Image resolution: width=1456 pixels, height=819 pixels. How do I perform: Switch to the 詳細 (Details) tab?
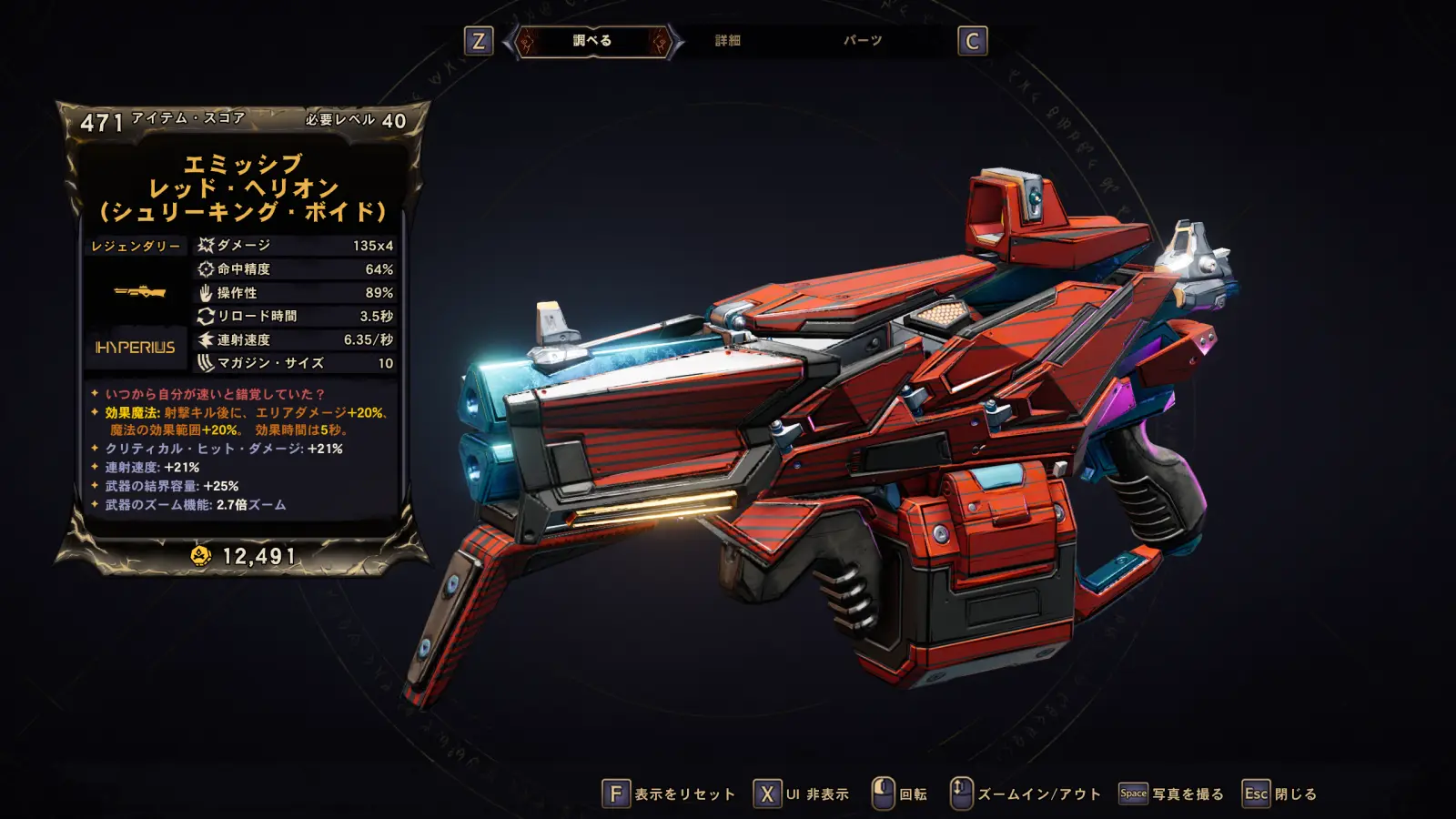[x=727, y=41]
